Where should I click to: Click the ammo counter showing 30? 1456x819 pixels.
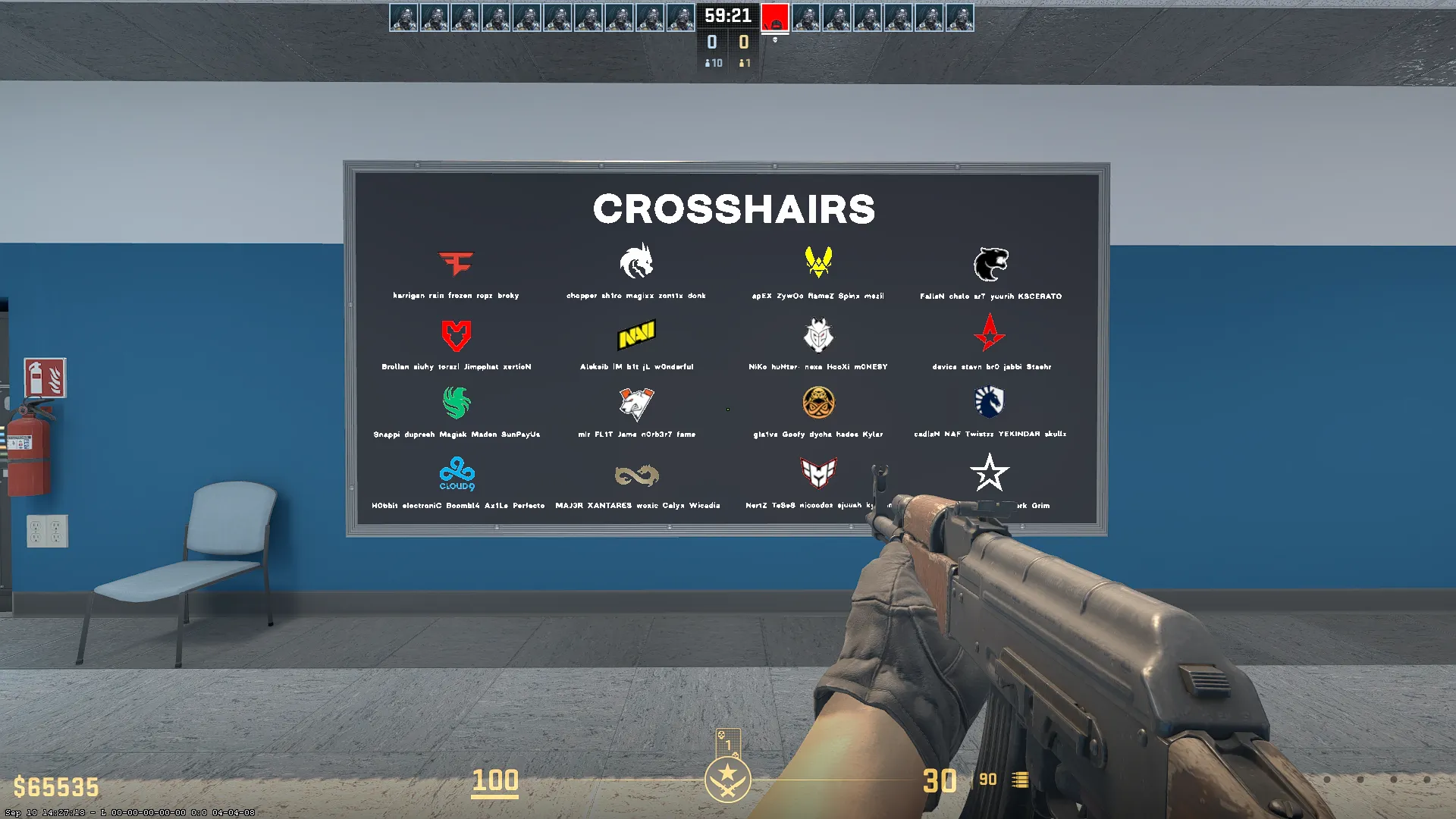click(x=940, y=781)
